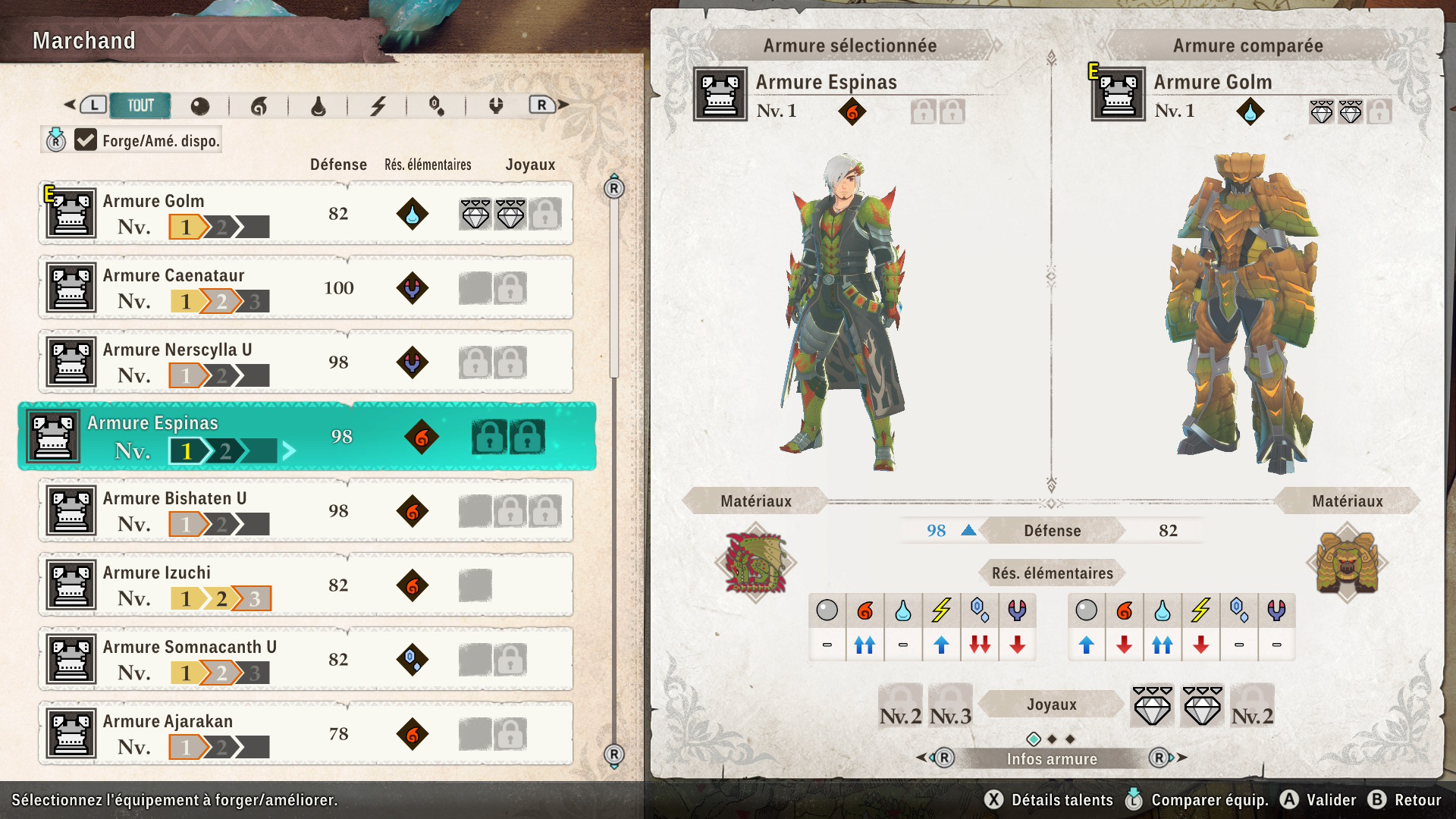The width and height of the screenshot is (1456, 819).
Task: Filter armors by fire resistance tab
Action: (259, 106)
